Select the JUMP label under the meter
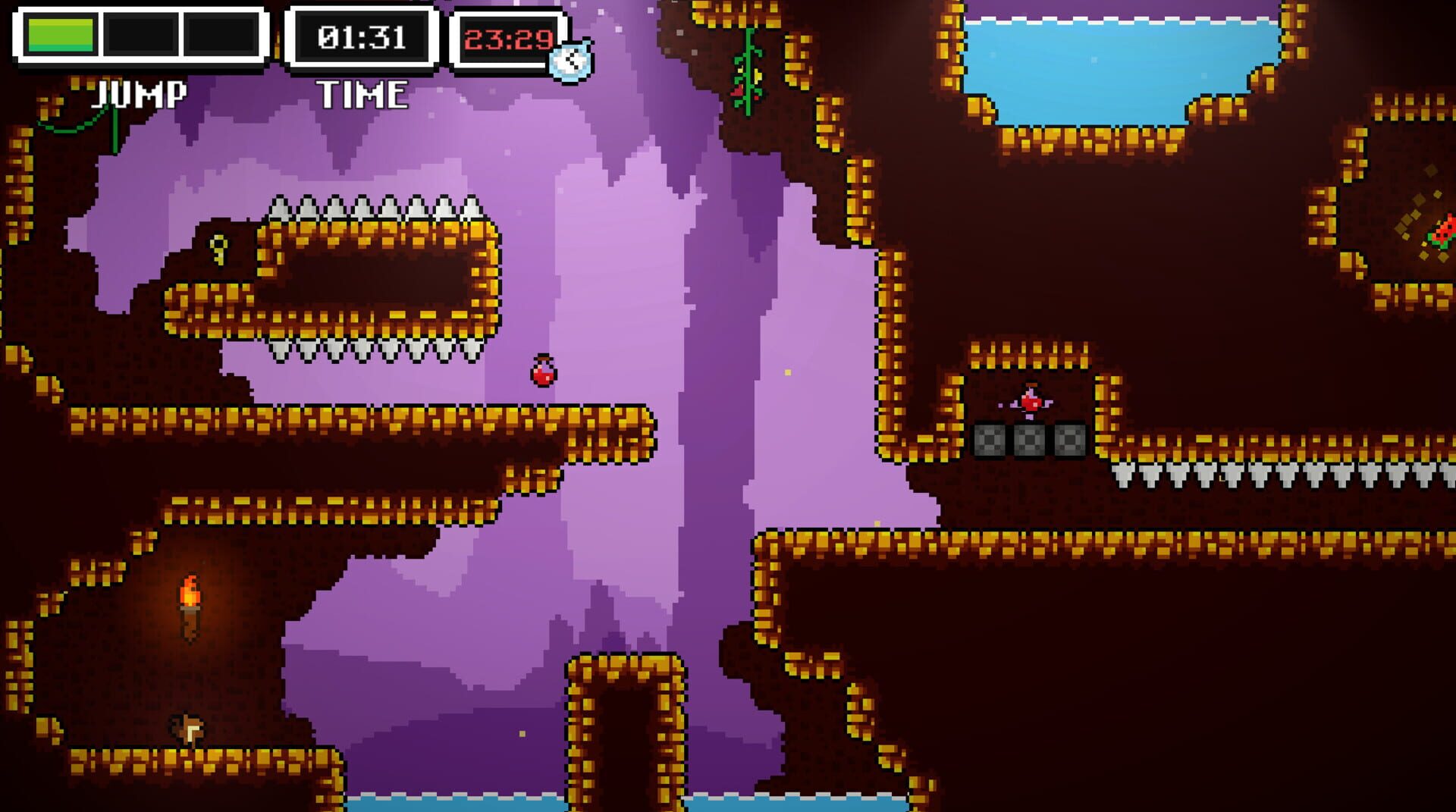Viewport: 1456px width, 812px height. pyautogui.click(x=137, y=93)
